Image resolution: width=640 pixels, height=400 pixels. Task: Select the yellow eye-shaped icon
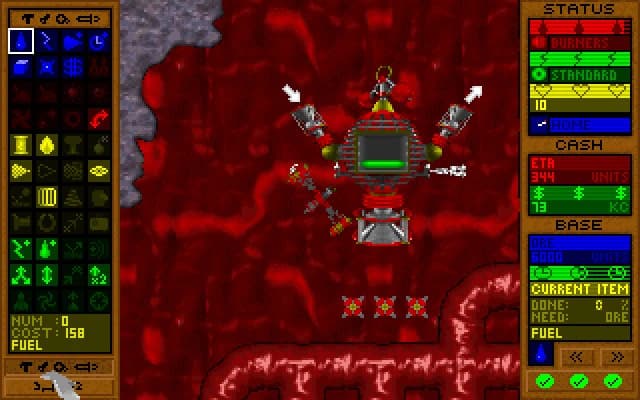[99, 171]
